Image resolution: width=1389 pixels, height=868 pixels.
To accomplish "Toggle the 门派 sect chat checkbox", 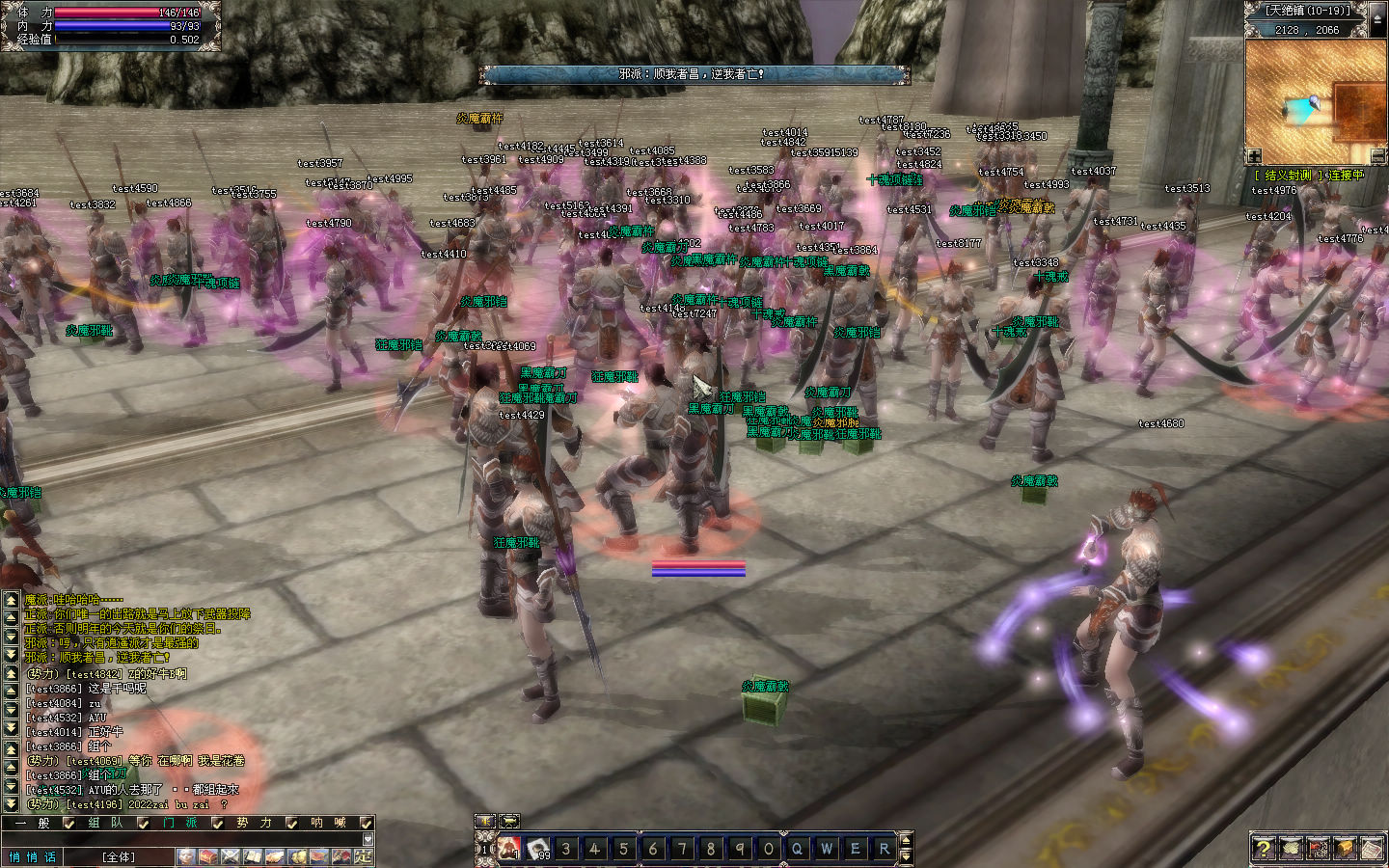I will pyautogui.click(x=218, y=824).
